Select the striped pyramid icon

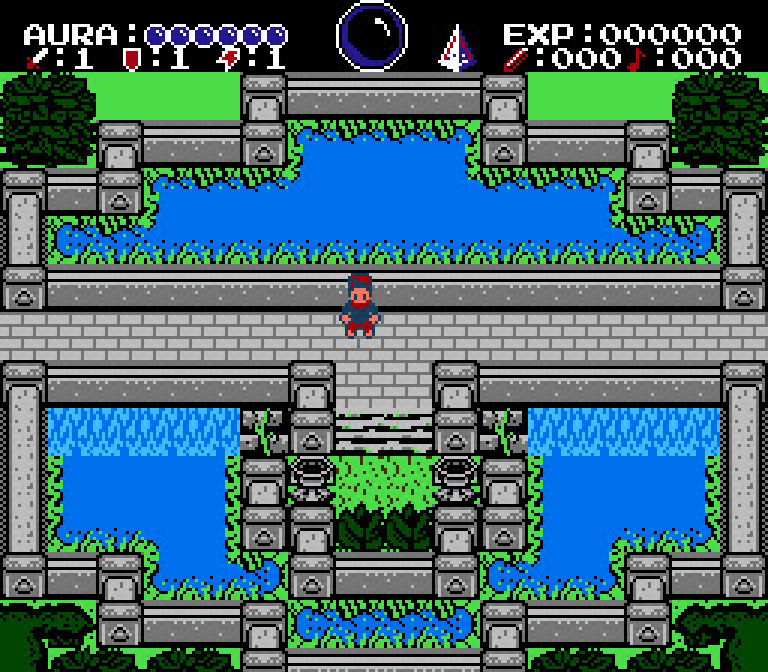[x=457, y=48]
